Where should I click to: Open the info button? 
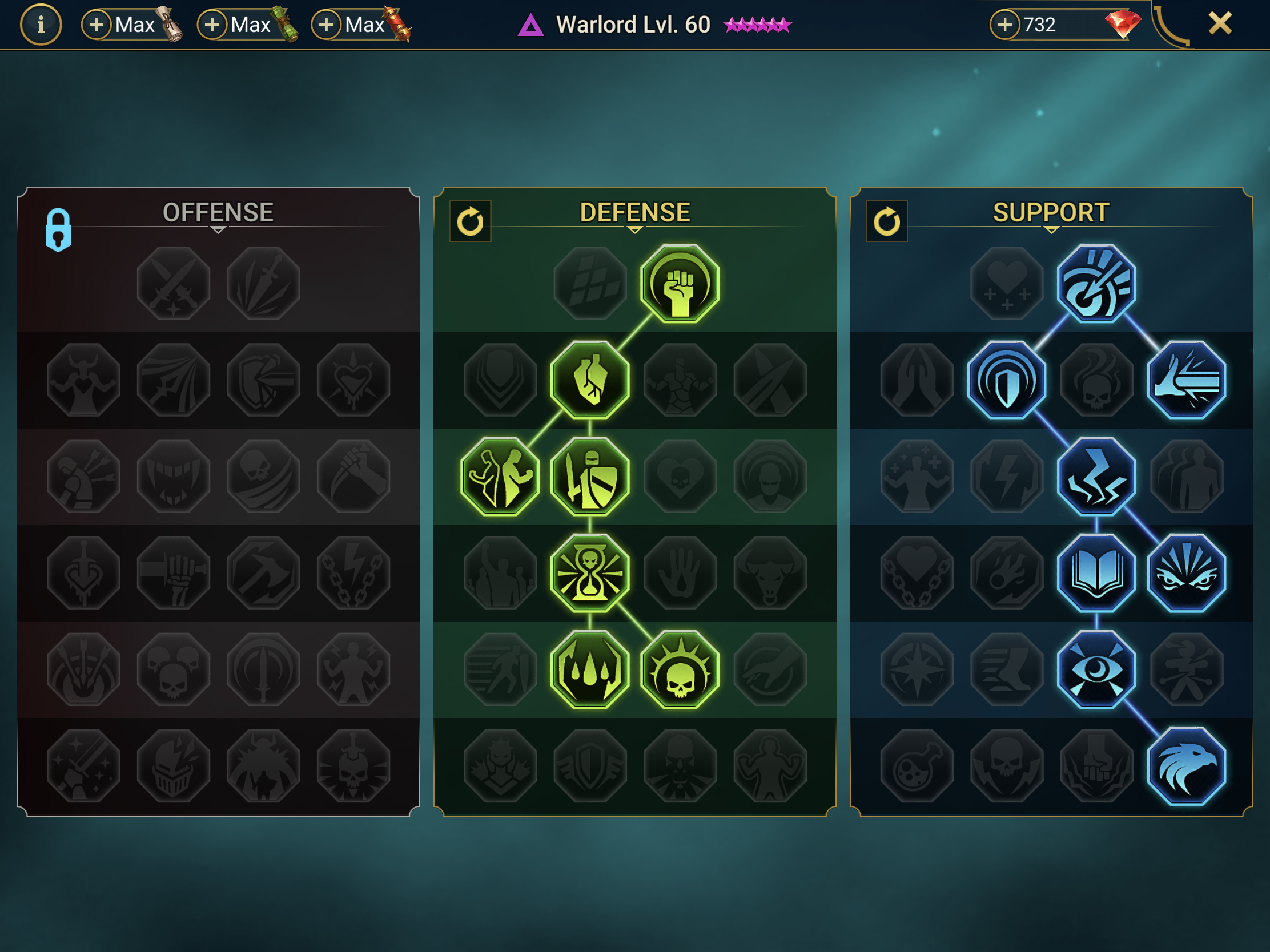pyautogui.click(x=41, y=25)
